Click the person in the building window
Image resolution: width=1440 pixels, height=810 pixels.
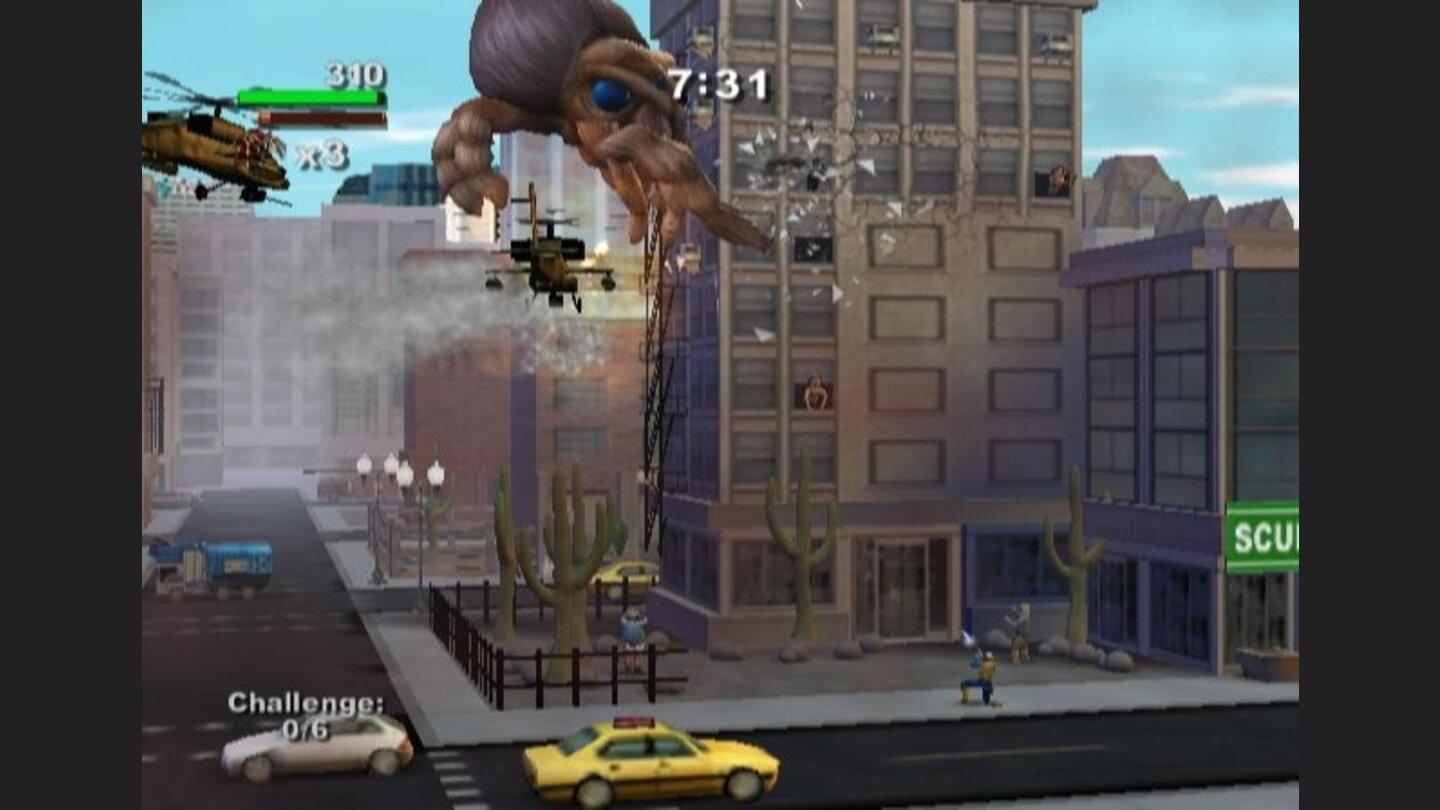click(815, 392)
